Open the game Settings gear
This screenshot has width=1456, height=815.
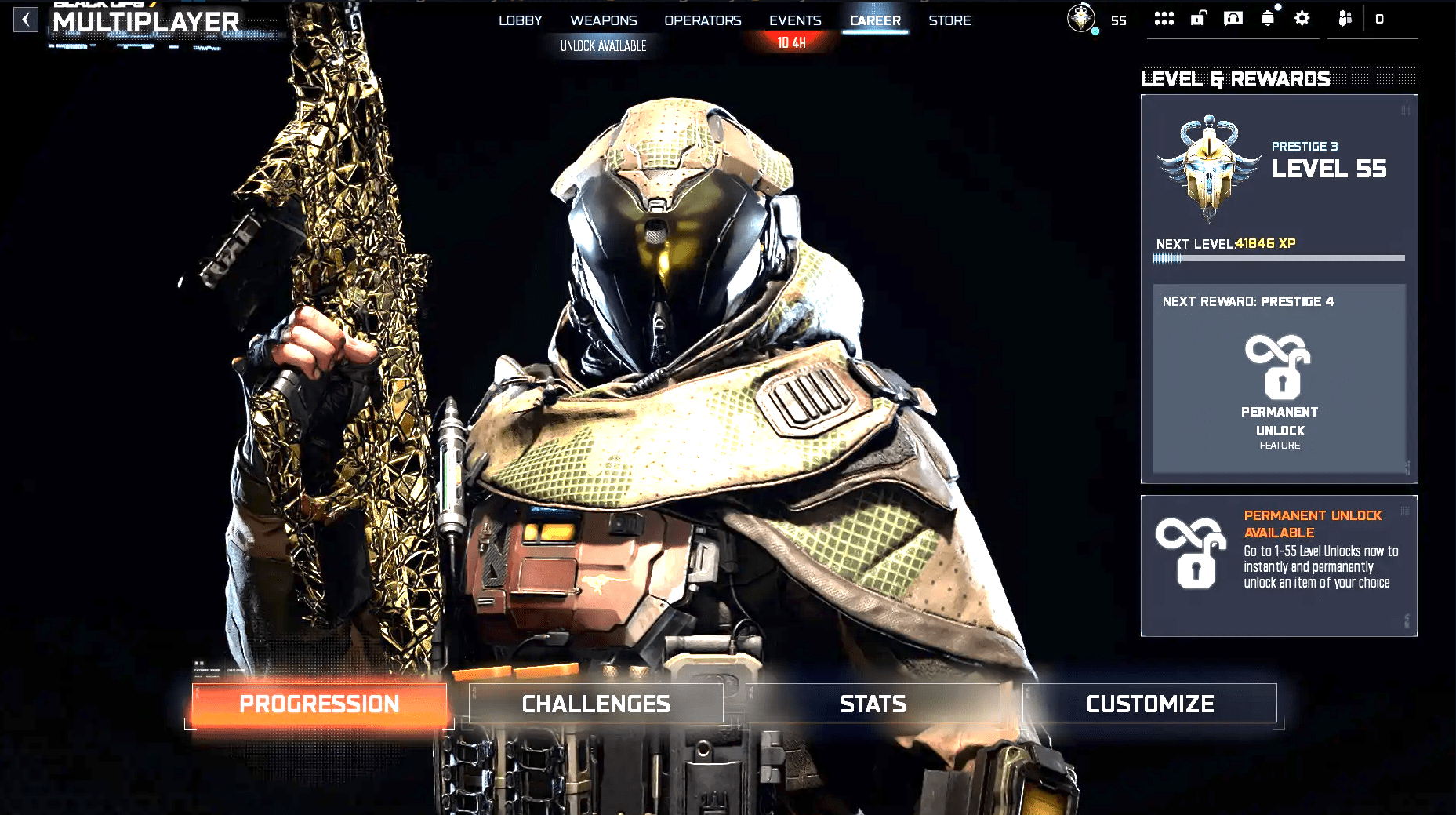click(1302, 18)
